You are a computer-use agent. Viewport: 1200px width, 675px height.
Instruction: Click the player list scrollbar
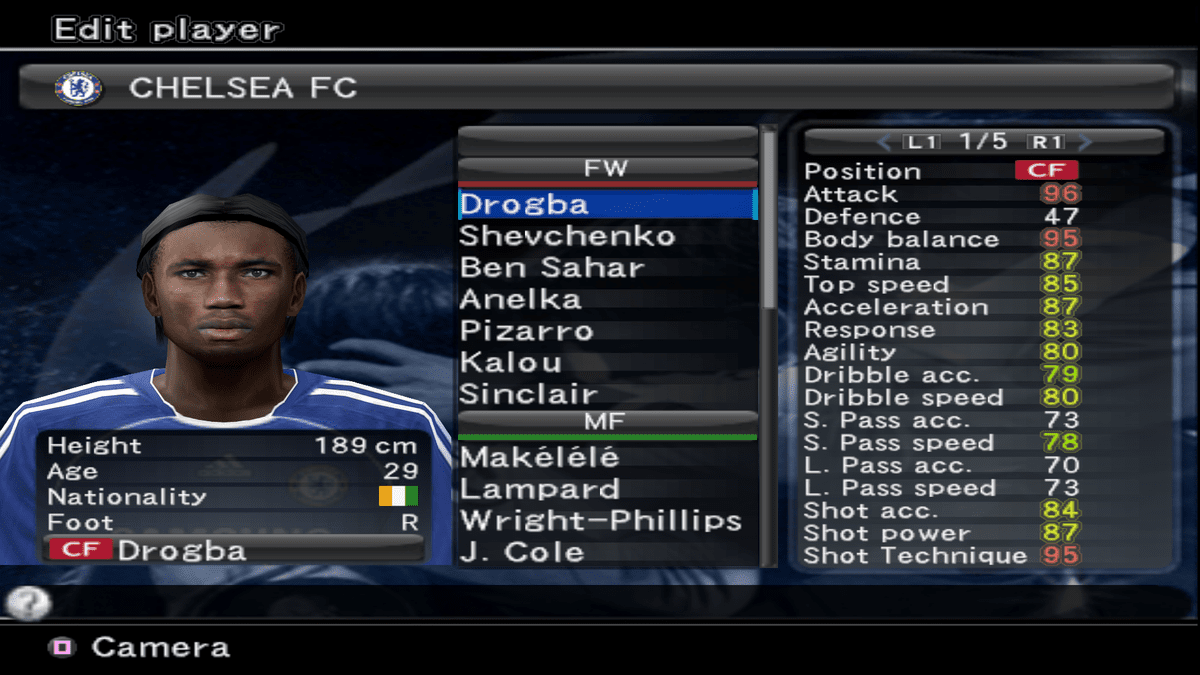[768, 220]
